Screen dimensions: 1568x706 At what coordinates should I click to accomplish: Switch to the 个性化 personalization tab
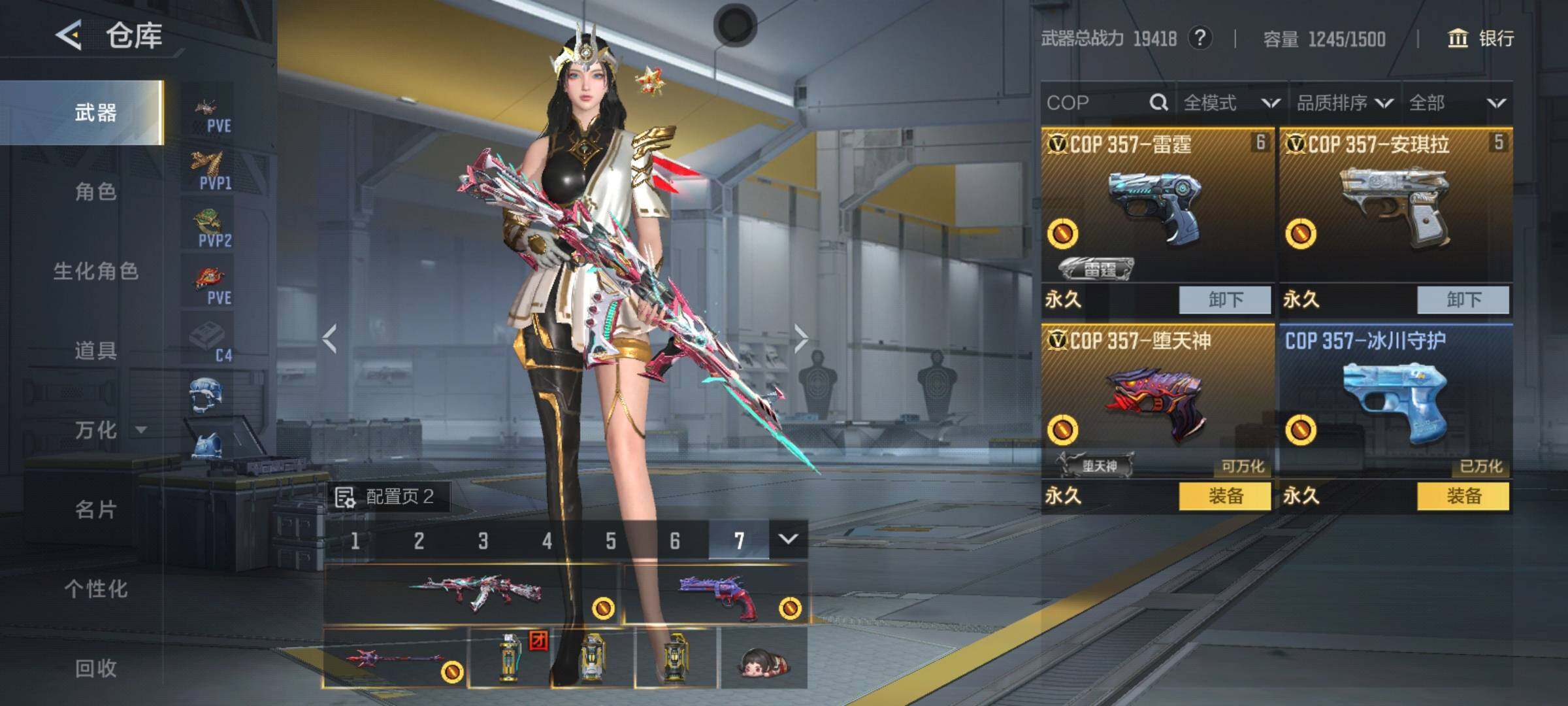click(95, 589)
